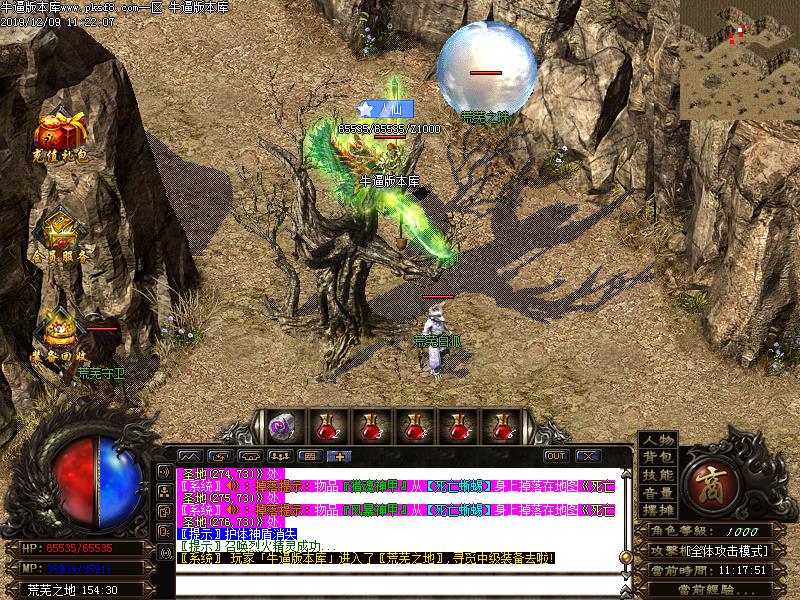Click the 摆摊 stall button

point(658,510)
